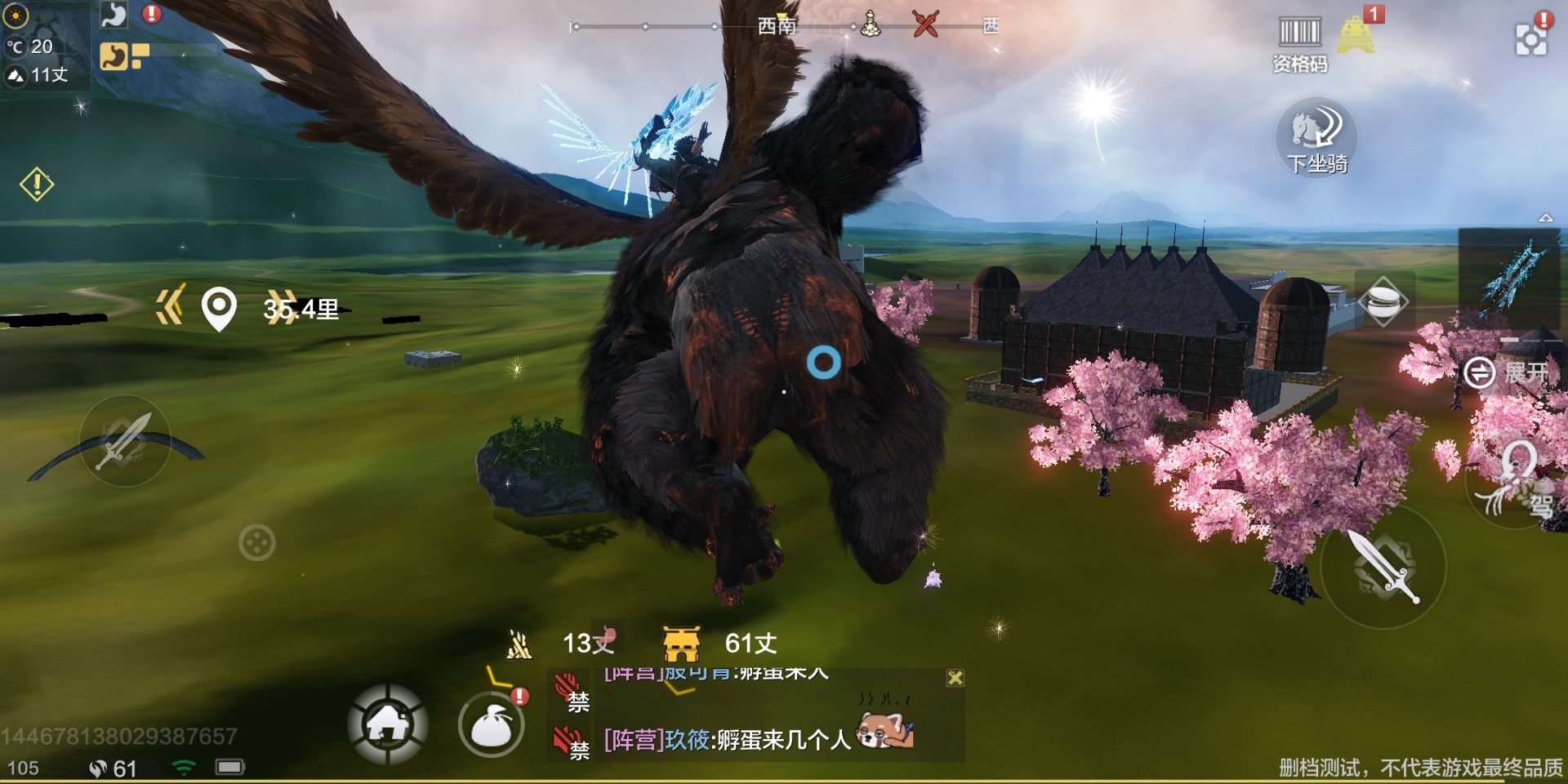Activate the mount 驾 riding skill
This screenshot has height=784, width=1568.
1517,483
